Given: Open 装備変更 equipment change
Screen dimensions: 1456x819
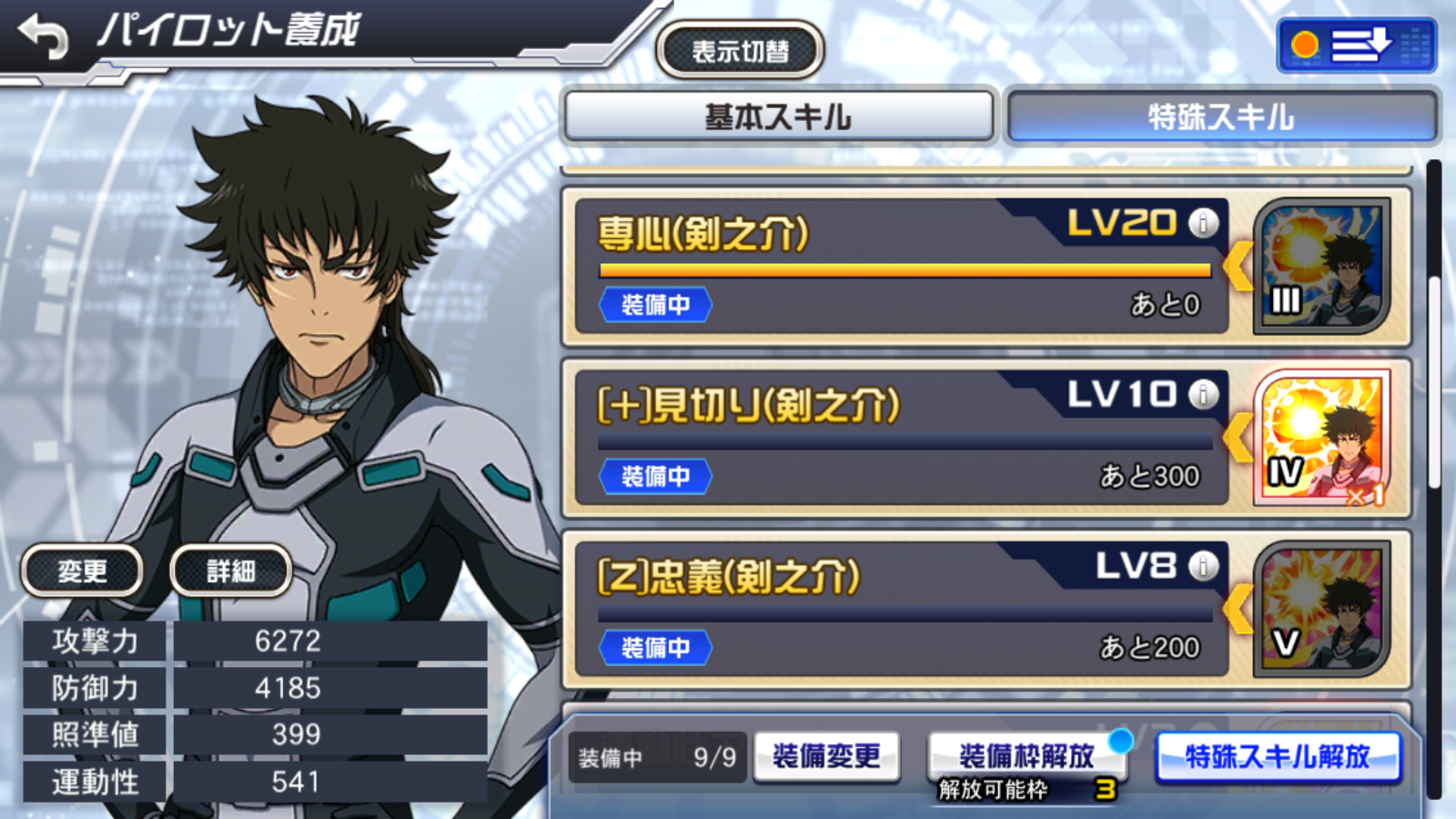Looking at the screenshot, I should tap(826, 756).
